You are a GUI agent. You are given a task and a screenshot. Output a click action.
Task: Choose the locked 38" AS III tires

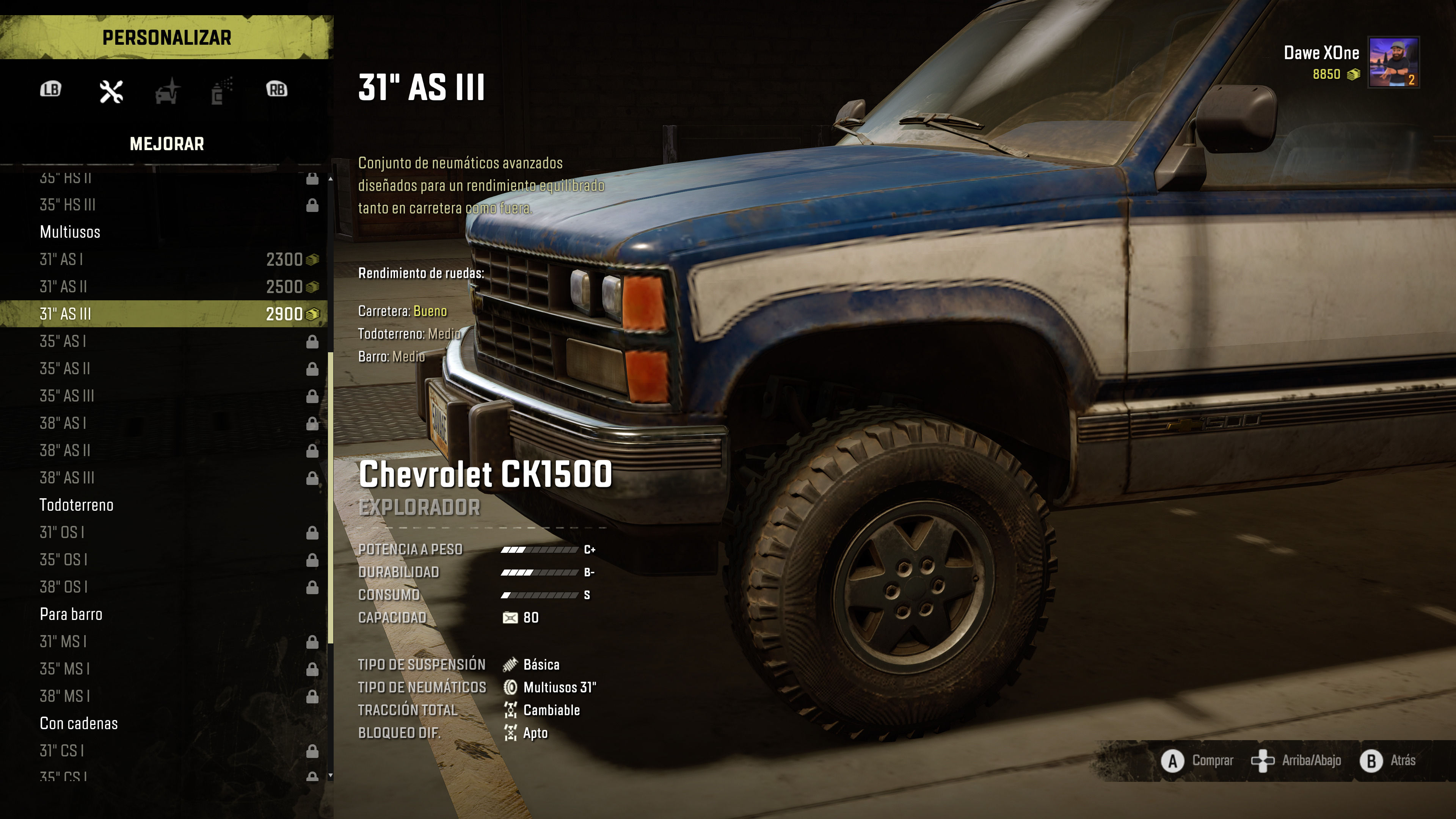(164, 478)
